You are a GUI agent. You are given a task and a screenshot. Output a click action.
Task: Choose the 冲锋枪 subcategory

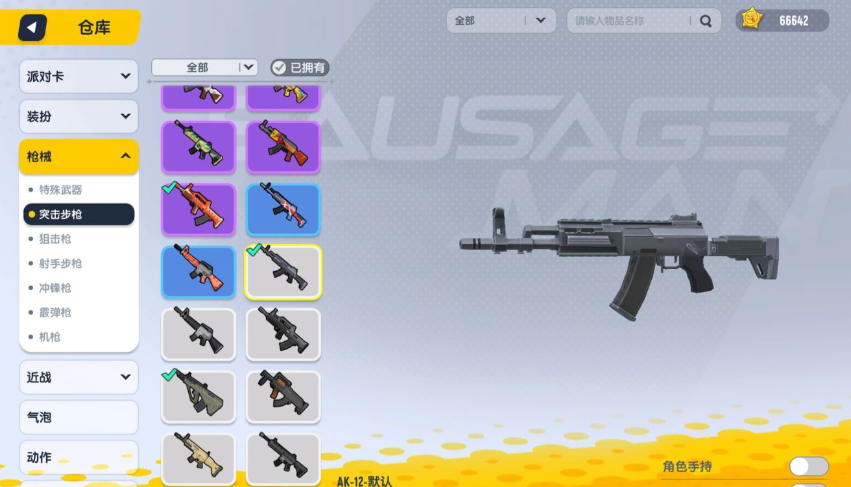pos(55,288)
